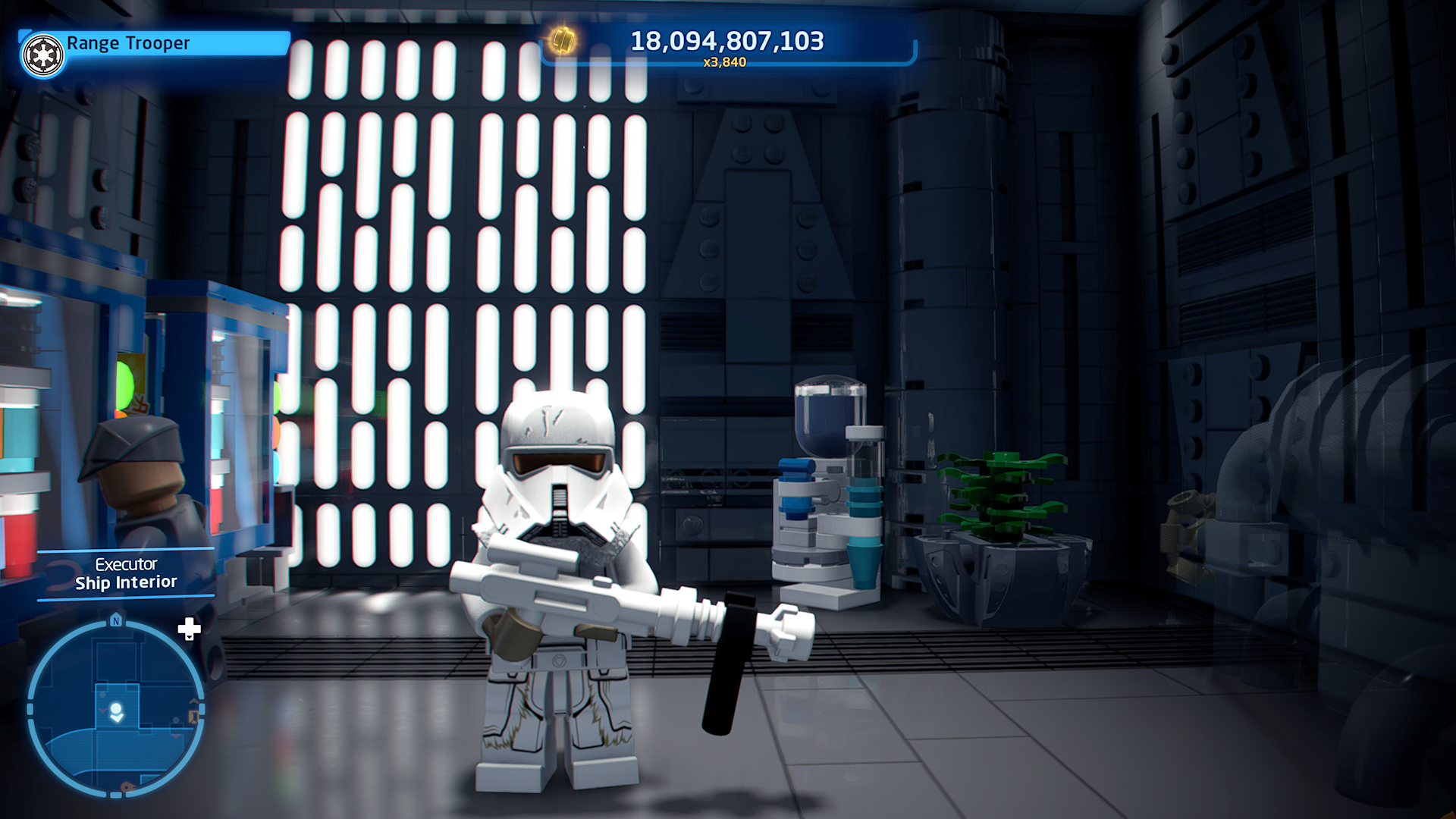
Task: Click the Range Trooper character portrait icon
Action: click(43, 55)
